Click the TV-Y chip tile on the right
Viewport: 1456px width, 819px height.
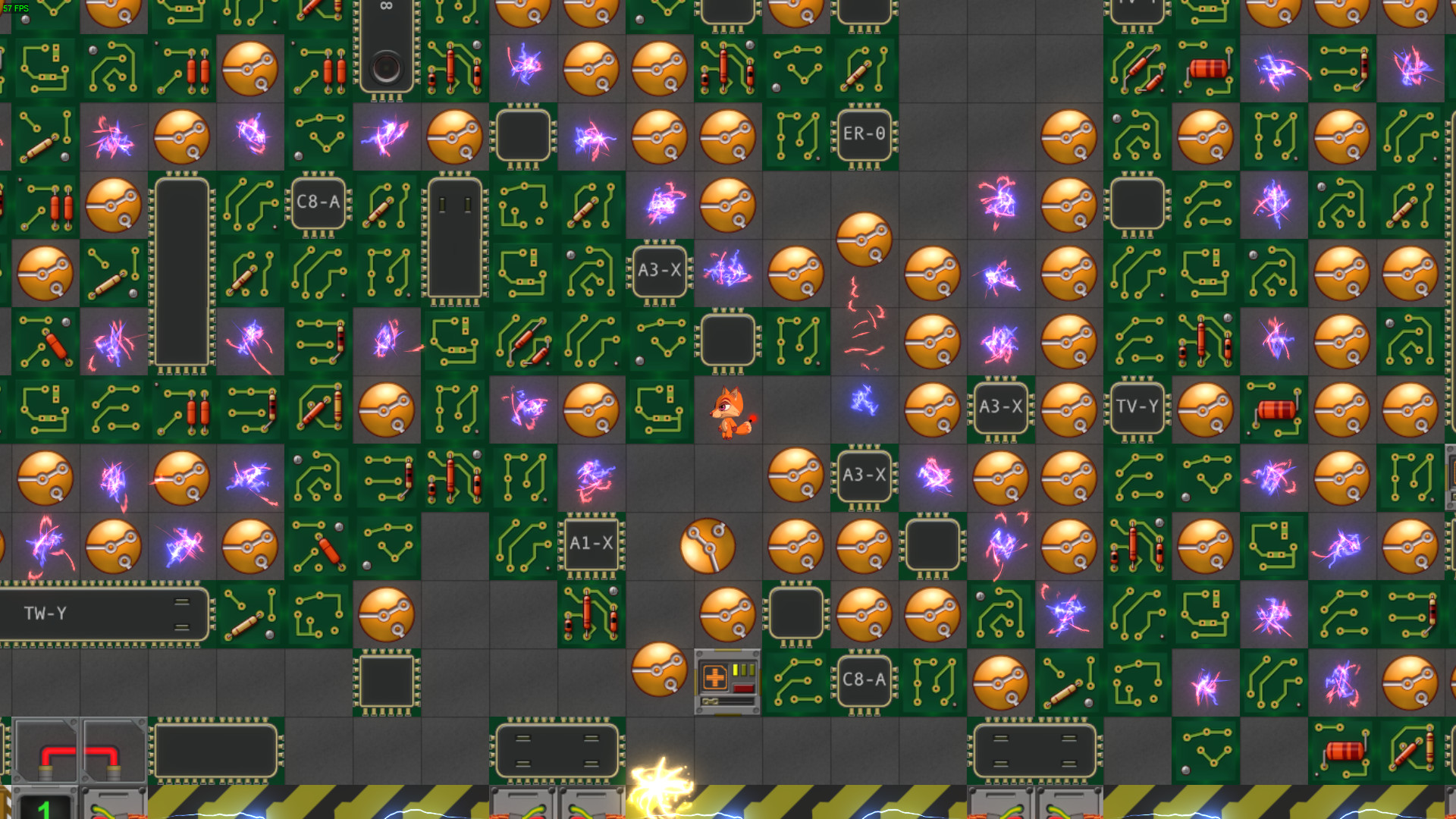coord(1137,408)
